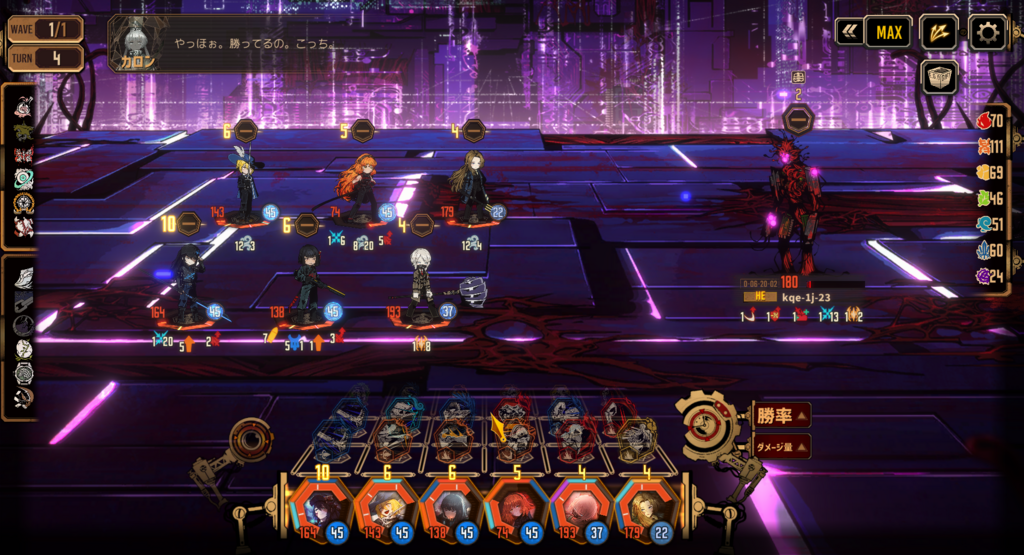Choose the red-haired sinner portrait with 74 HP

coord(515,510)
